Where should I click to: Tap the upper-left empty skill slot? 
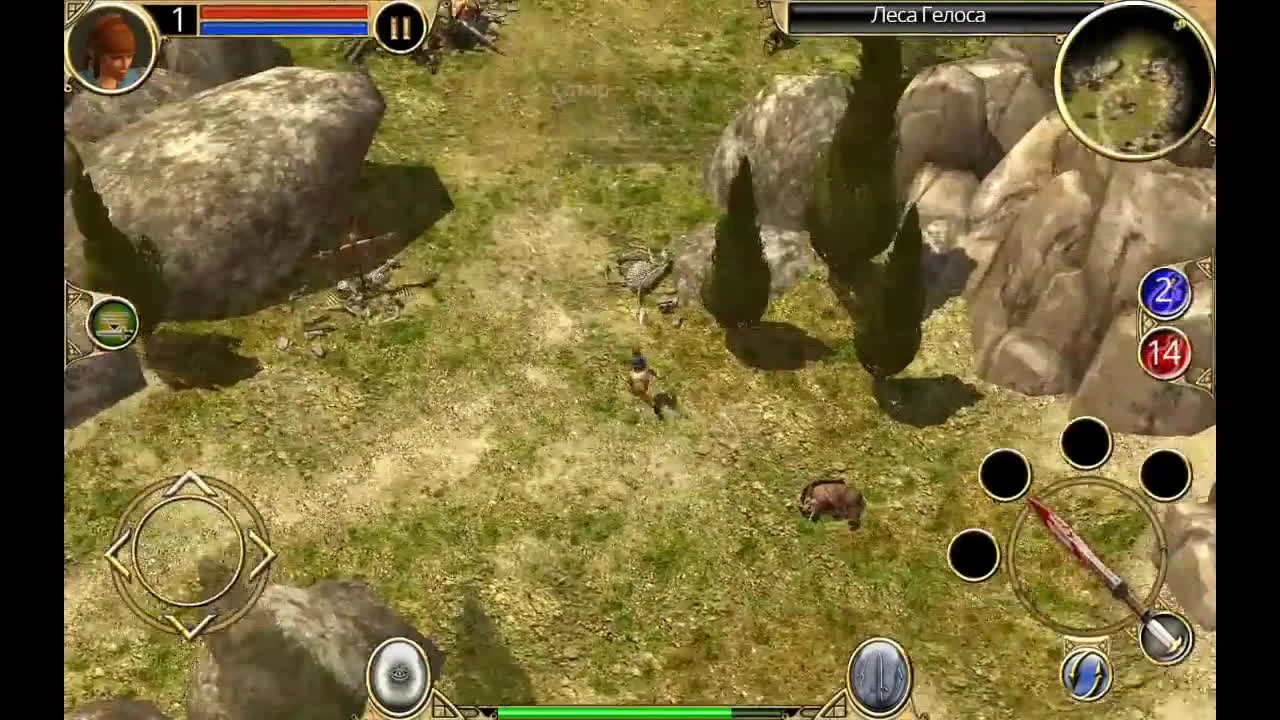1005,475
